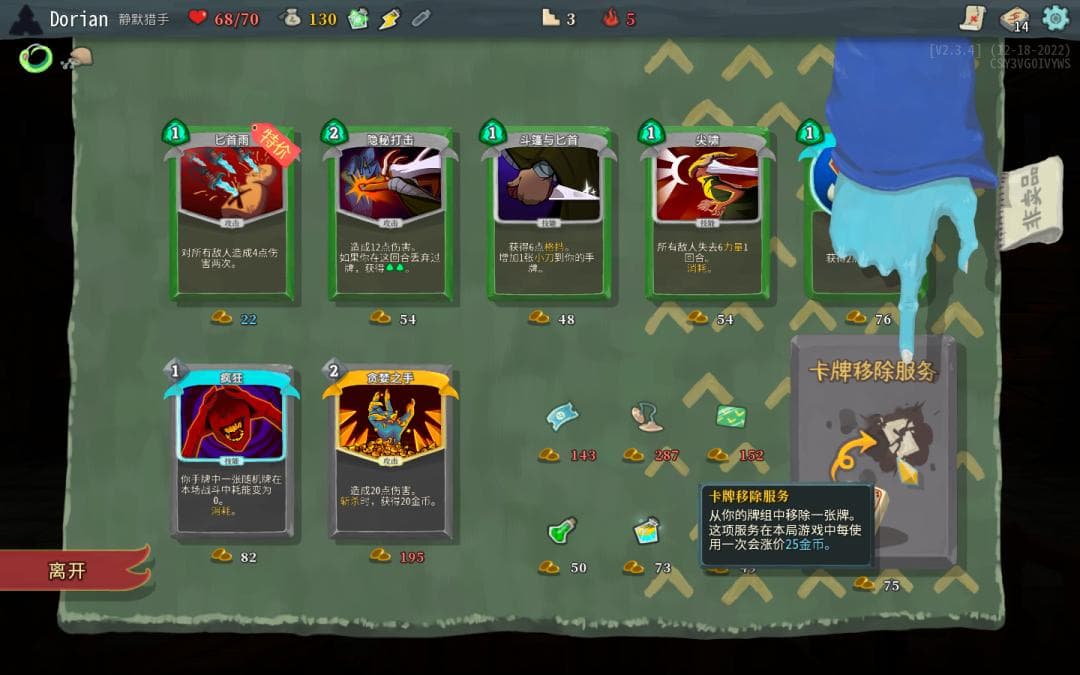1080x675 pixels.
Task: Purchase the green potion for 50 gold
Action: pos(562,530)
